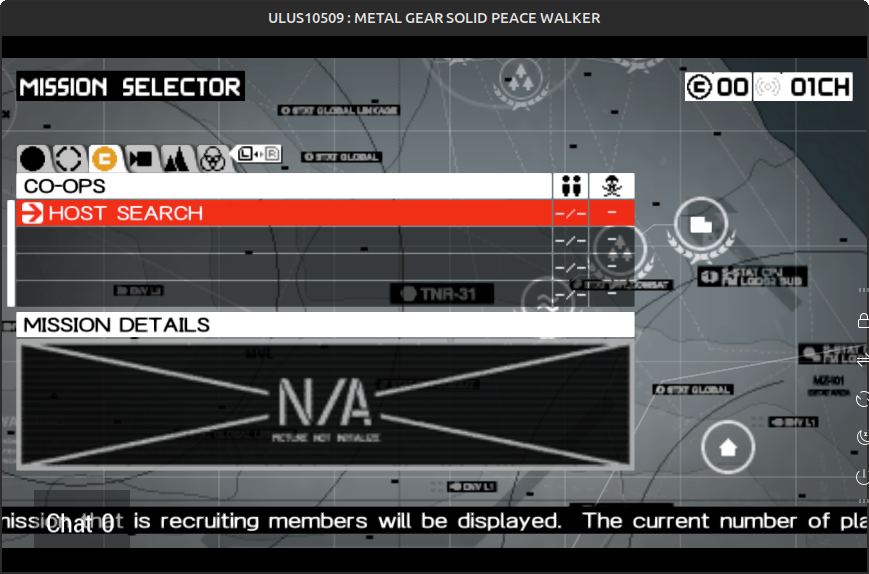This screenshot has height=574, width=869.
Task: Choose the three overlapping rings tab
Action: [211, 158]
